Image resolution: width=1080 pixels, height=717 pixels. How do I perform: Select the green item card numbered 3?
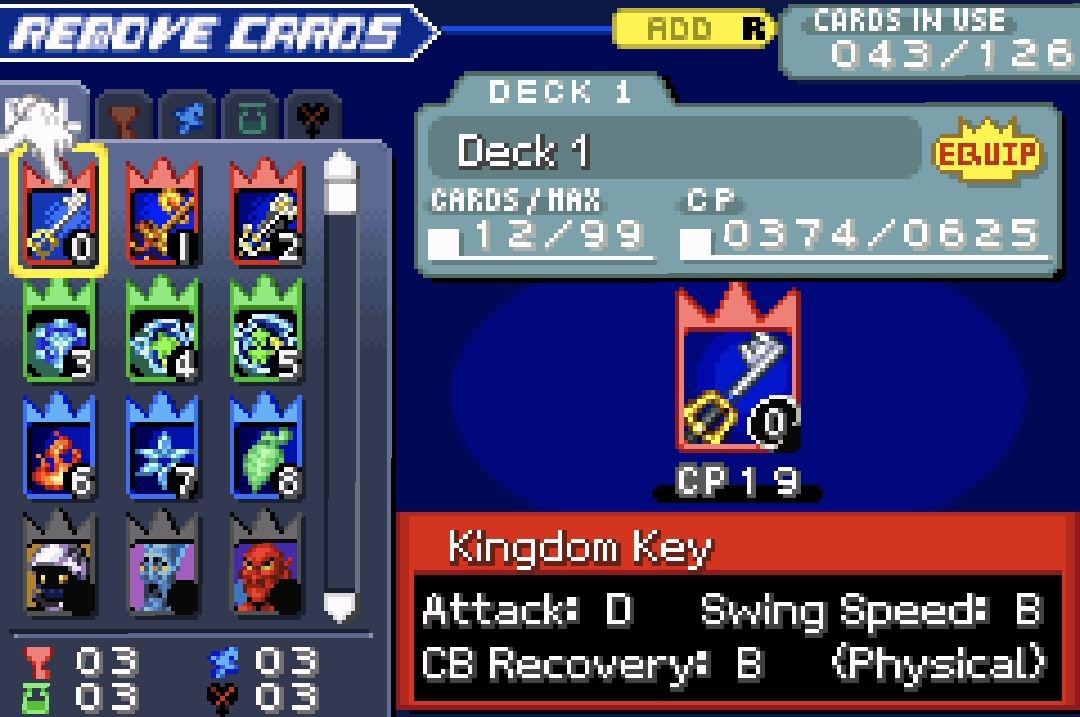tap(58, 332)
